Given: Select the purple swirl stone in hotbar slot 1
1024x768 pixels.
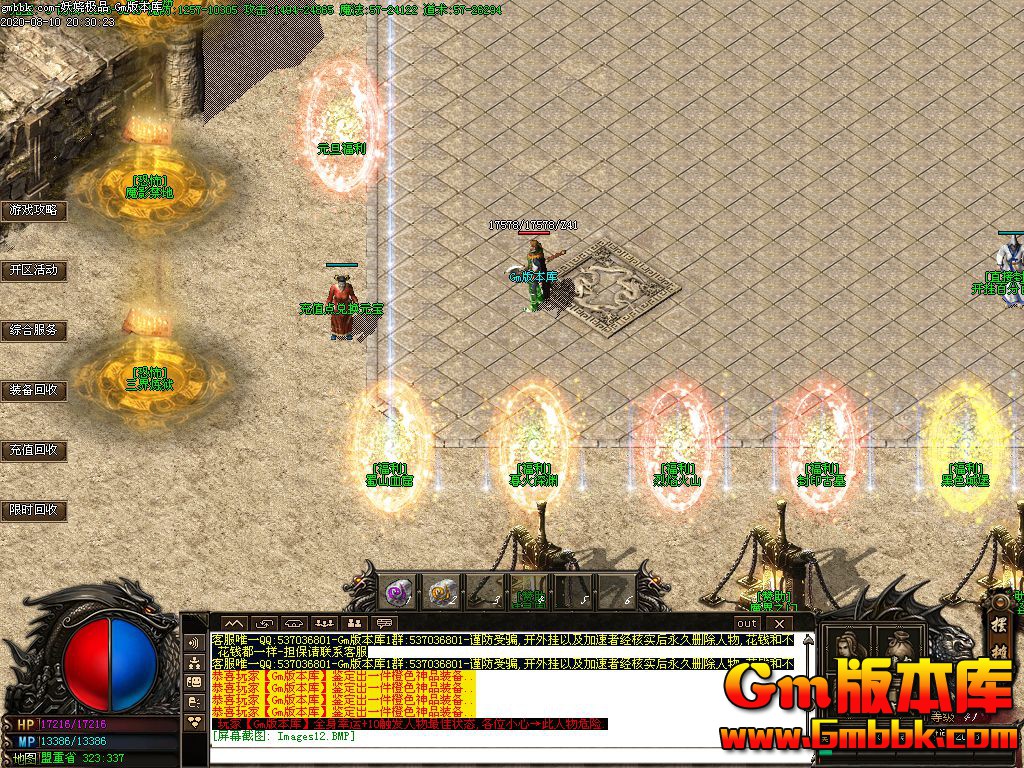Looking at the screenshot, I should [396, 592].
